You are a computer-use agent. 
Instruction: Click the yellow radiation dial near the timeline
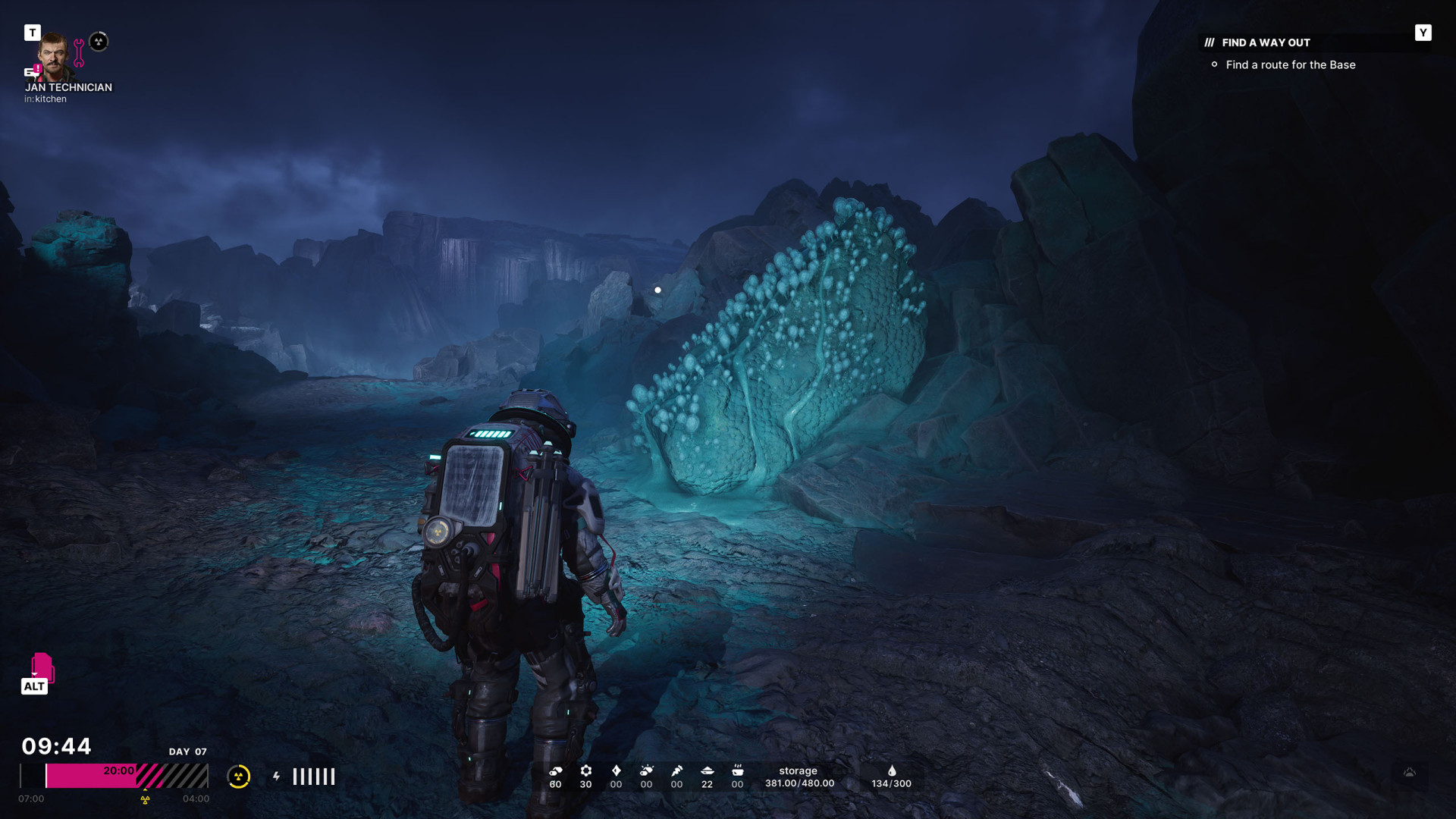pos(238,776)
